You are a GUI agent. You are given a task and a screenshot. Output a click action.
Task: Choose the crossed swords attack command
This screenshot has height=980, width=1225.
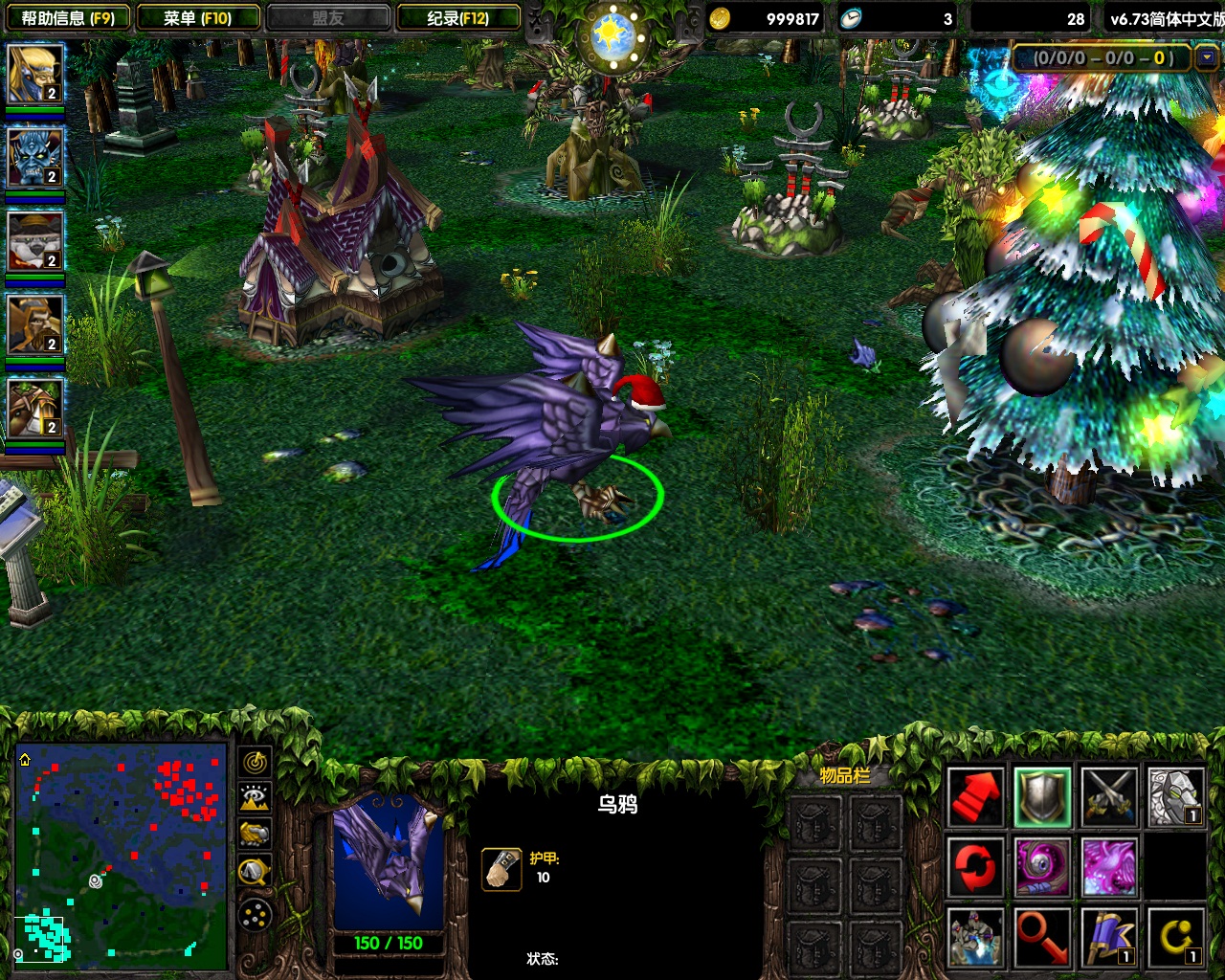(1108, 796)
